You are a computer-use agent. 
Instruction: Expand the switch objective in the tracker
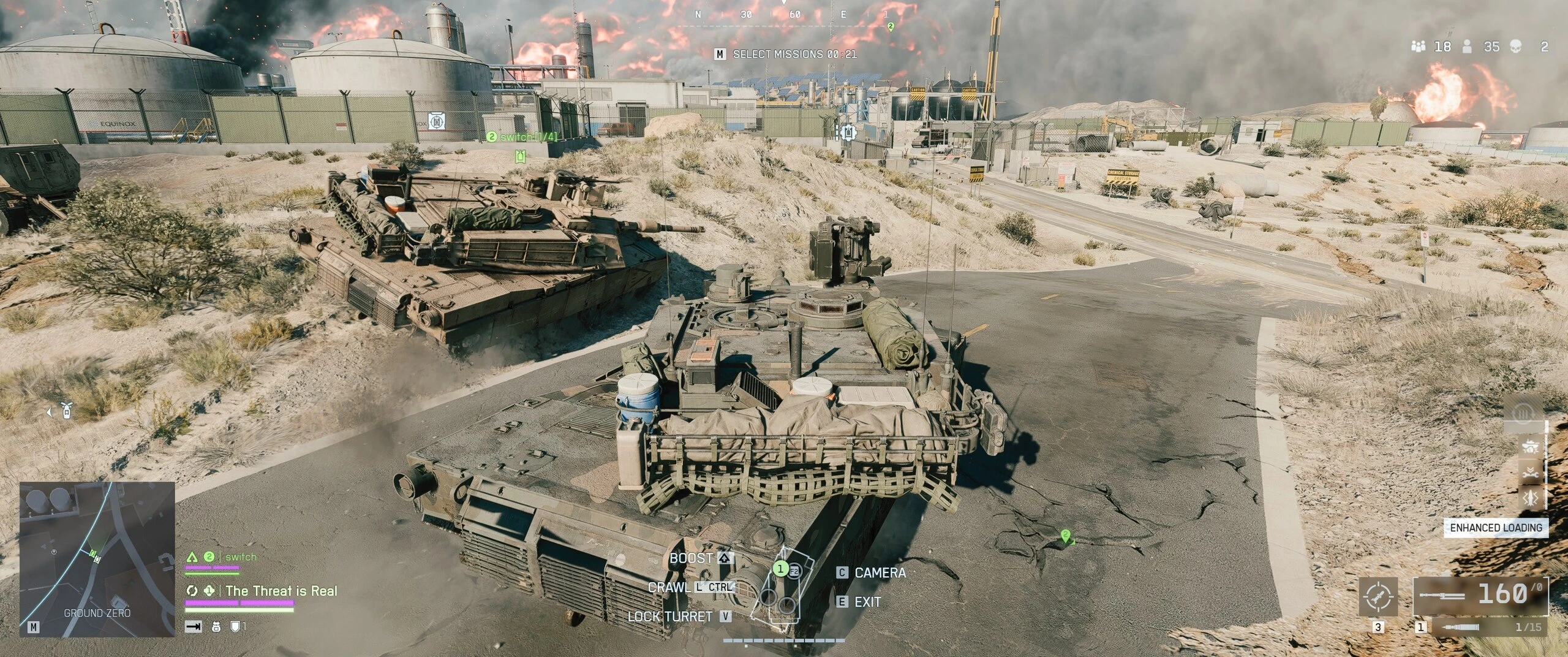(241, 557)
